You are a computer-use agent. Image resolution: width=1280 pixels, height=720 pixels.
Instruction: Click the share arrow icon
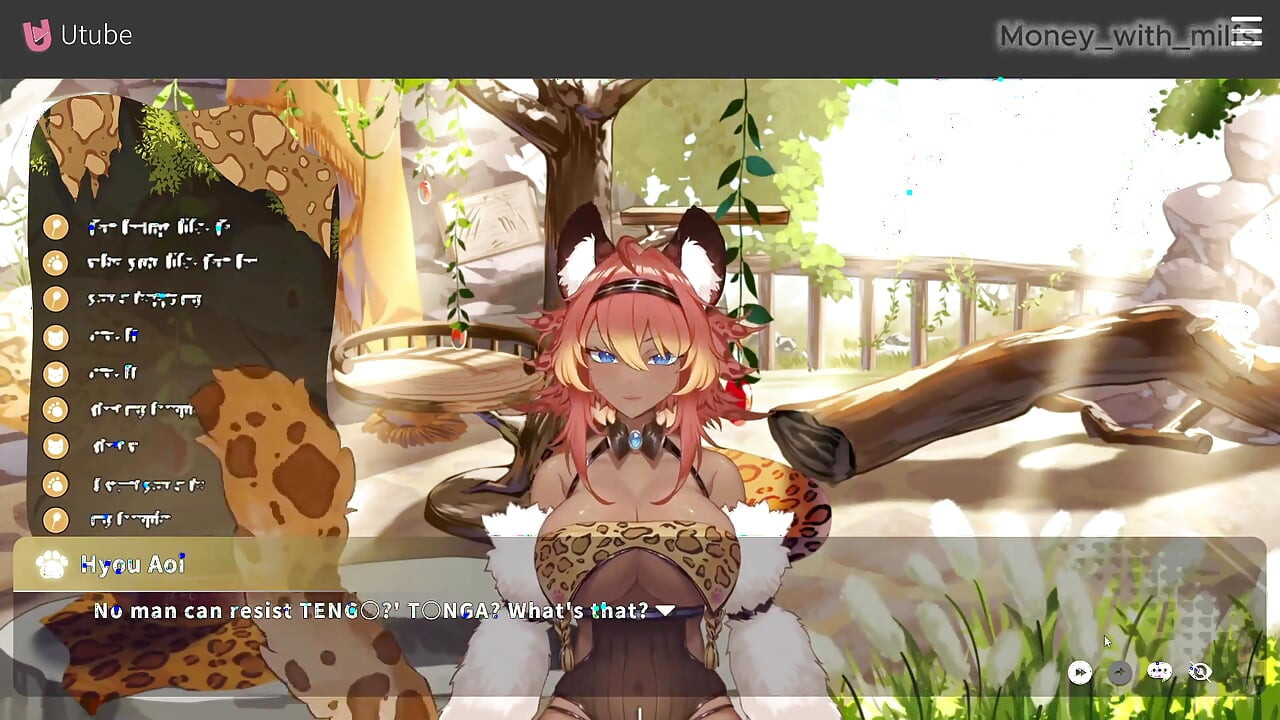[1118, 672]
